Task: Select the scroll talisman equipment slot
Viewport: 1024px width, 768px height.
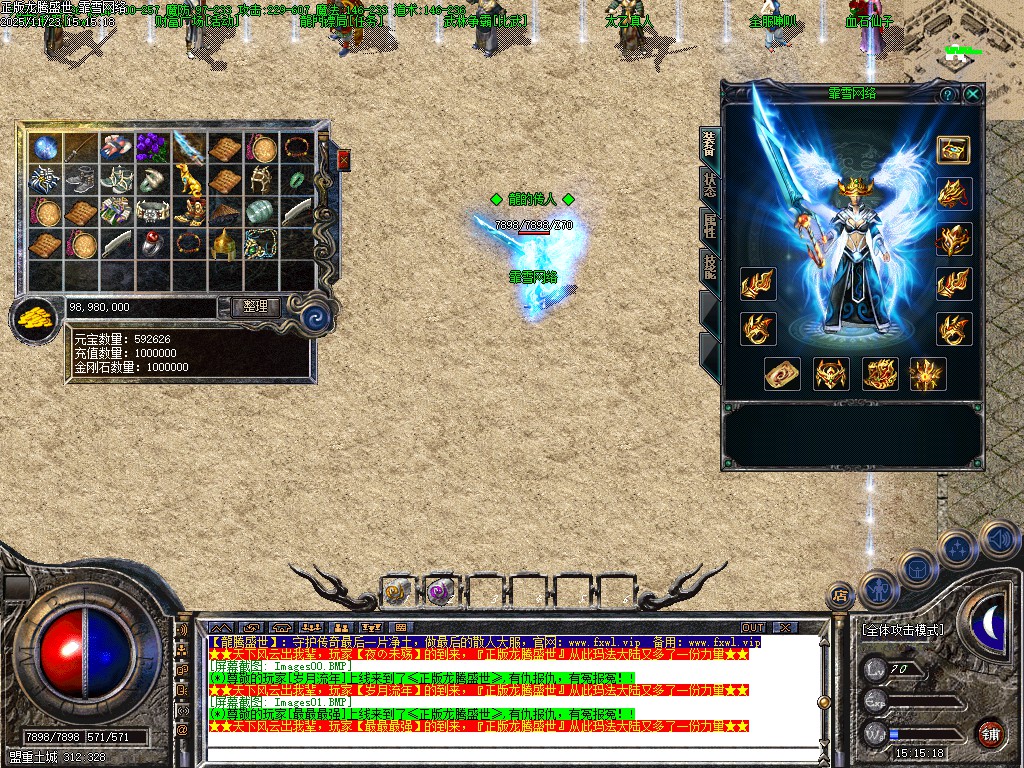Action: [x=782, y=374]
